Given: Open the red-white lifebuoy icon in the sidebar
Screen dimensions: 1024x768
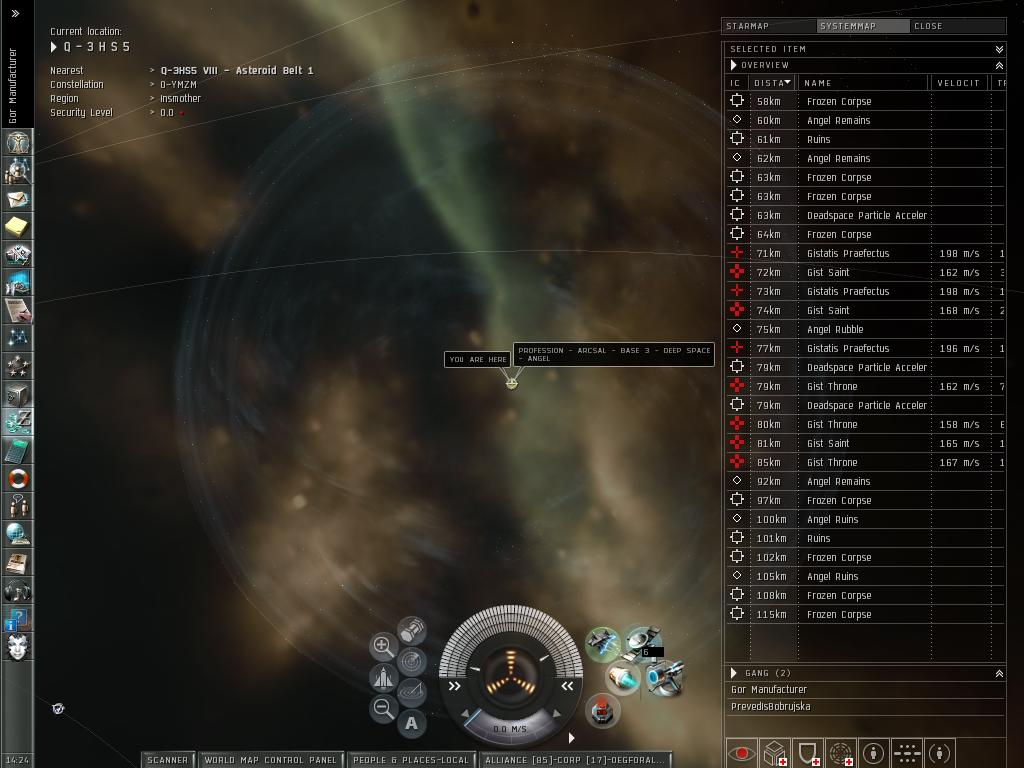Looking at the screenshot, I should pyautogui.click(x=17, y=479).
